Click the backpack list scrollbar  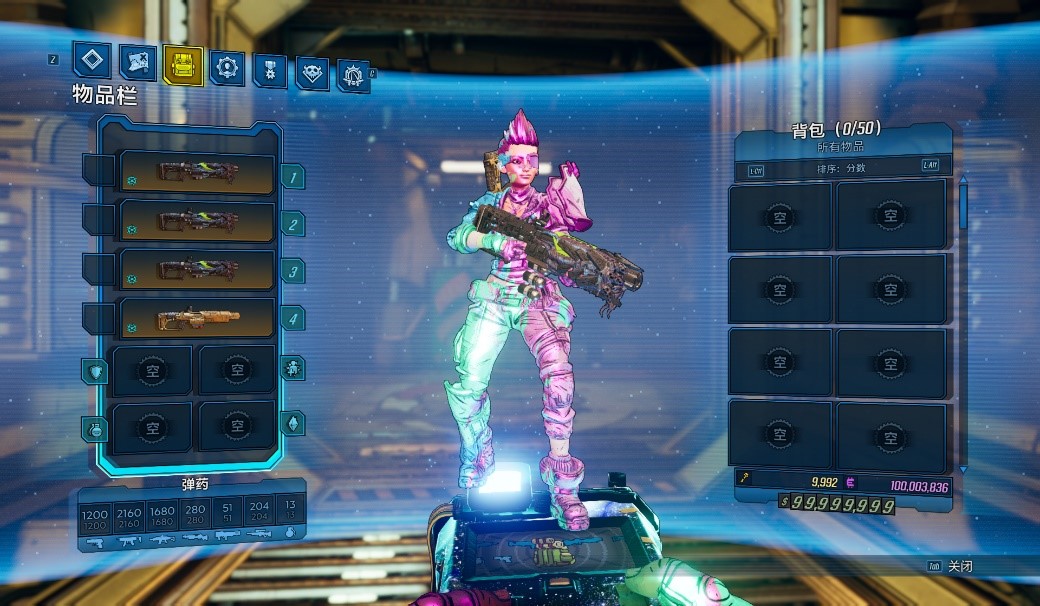(x=963, y=205)
